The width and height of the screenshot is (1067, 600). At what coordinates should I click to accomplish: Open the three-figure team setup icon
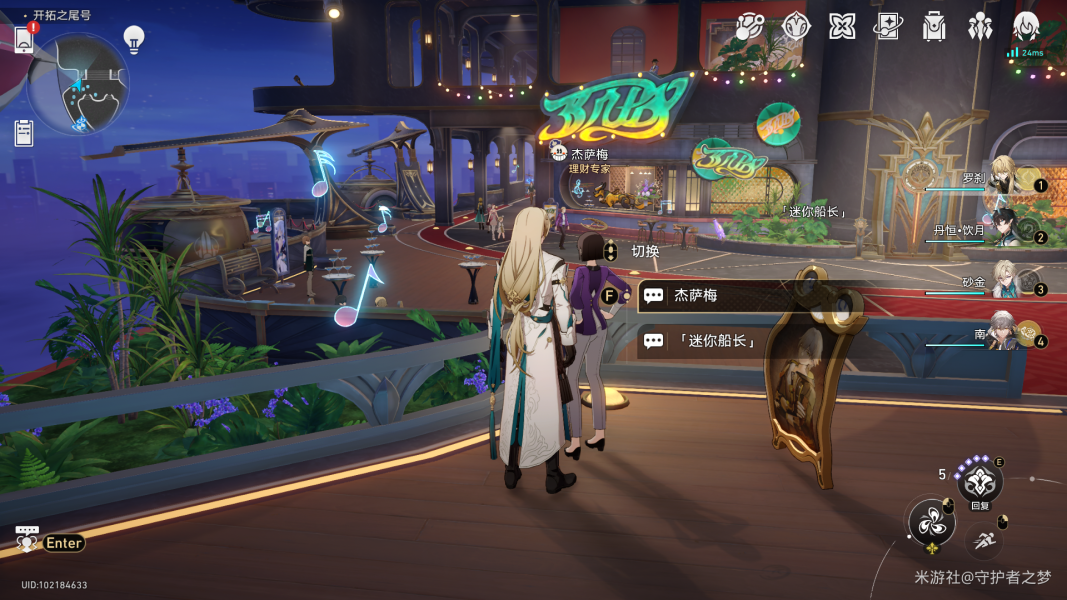coord(980,27)
